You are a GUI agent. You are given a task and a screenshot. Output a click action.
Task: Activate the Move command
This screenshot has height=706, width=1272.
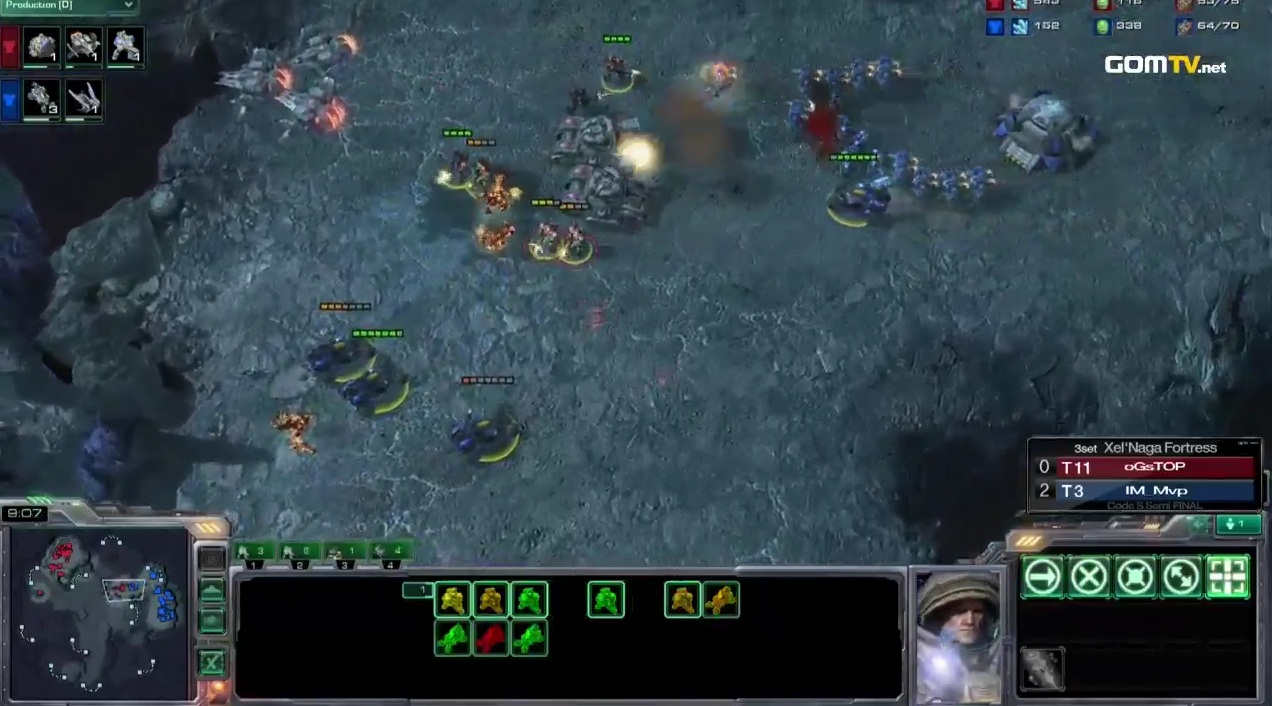coord(1042,577)
